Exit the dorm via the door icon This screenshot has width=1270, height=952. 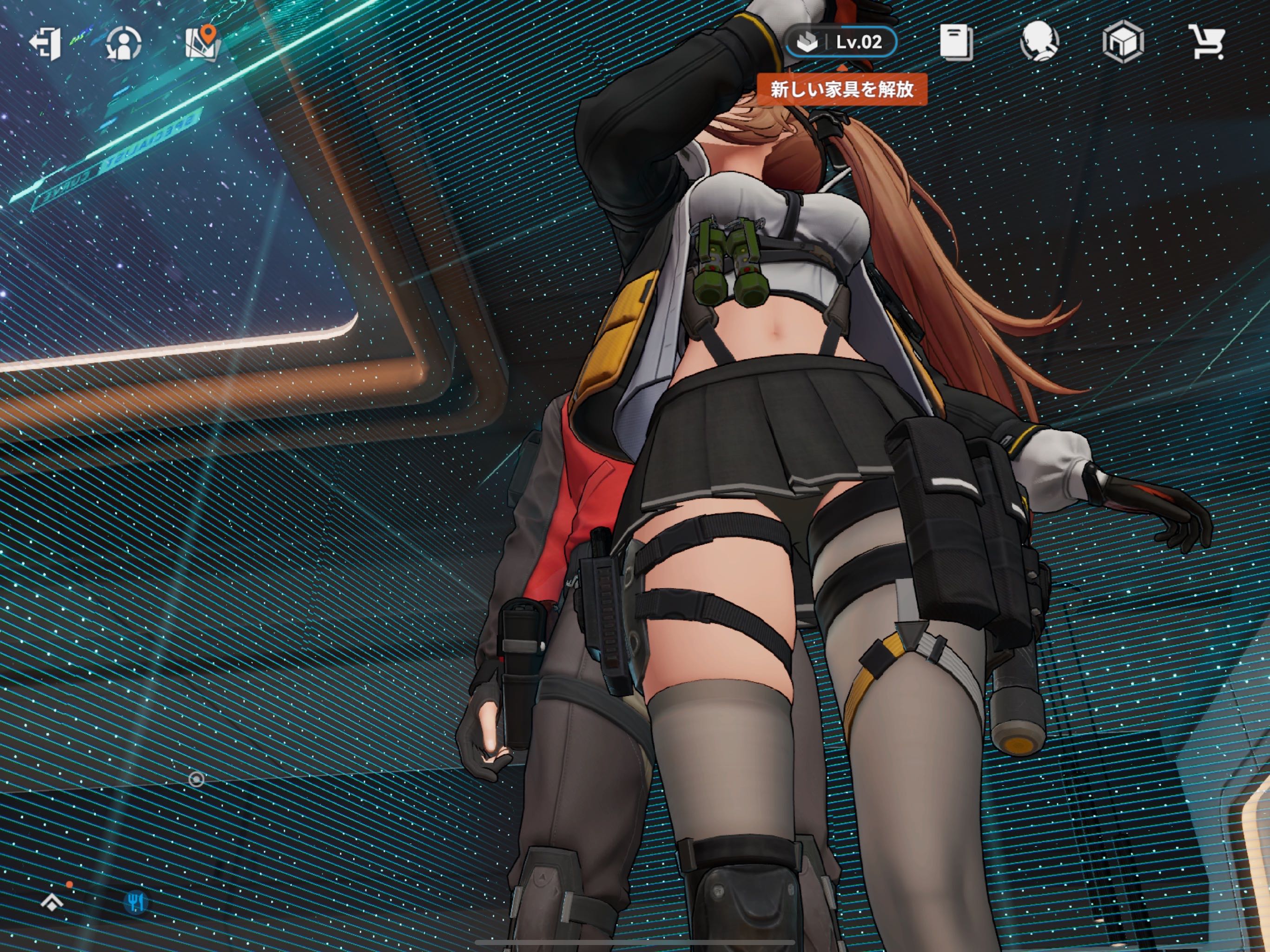(46, 43)
